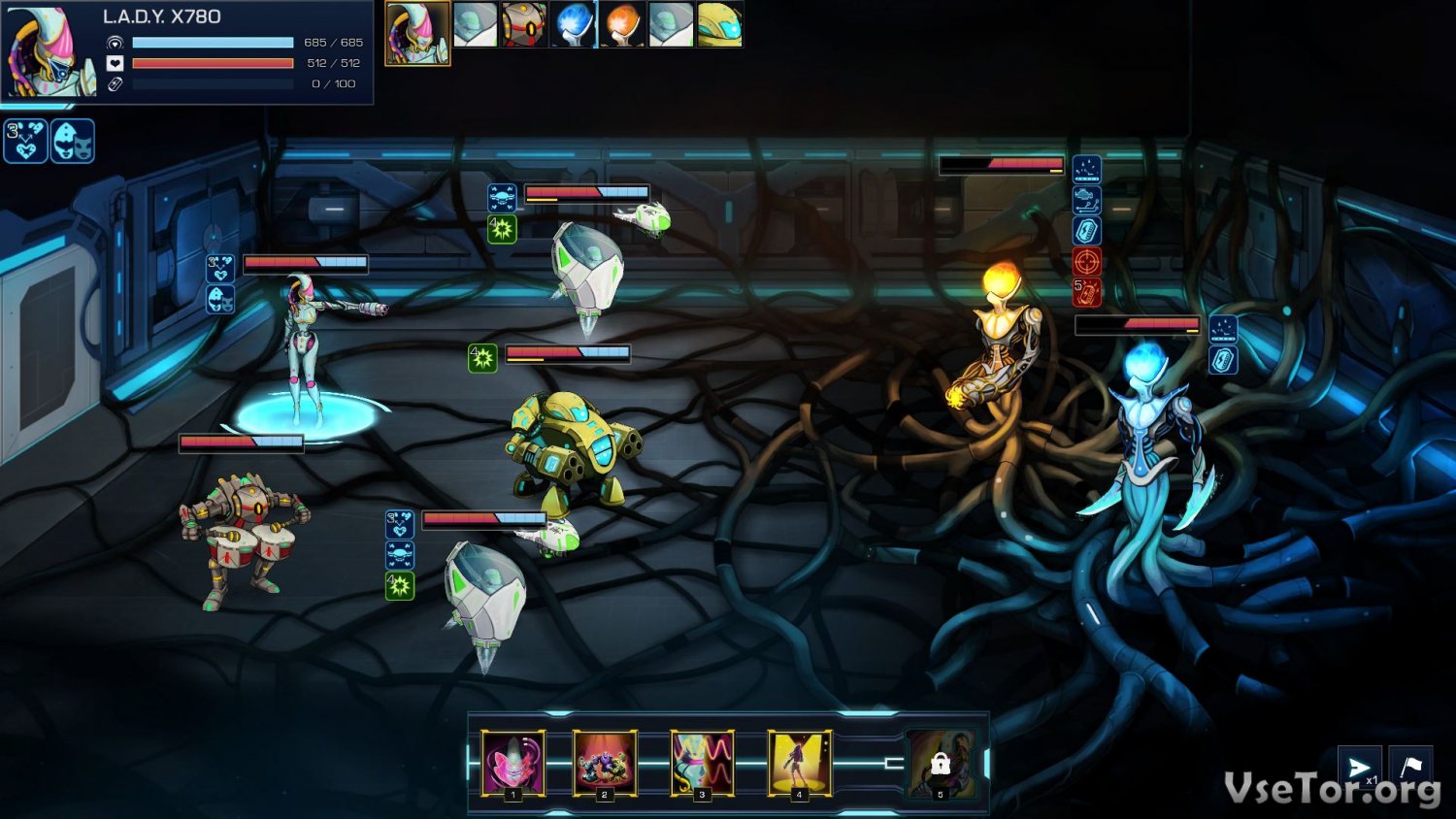This screenshot has height=819, width=1456.
Task: Inspect the theater masks status icon under panel
Action: coord(72,141)
